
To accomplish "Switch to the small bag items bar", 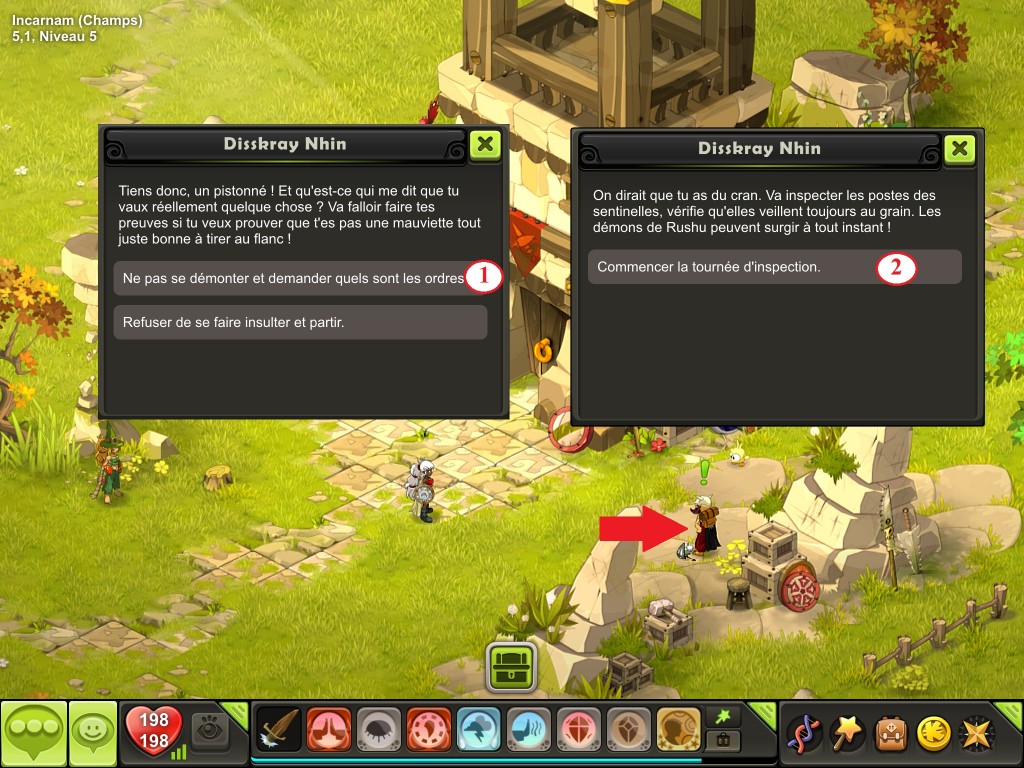I will [720, 741].
